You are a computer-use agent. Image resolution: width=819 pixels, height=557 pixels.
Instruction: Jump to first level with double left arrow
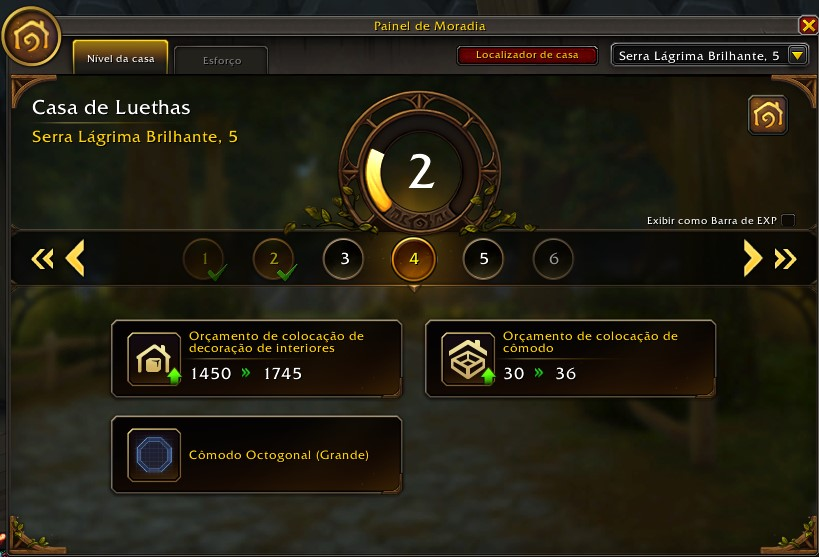pyautogui.click(x=42, y=259)
